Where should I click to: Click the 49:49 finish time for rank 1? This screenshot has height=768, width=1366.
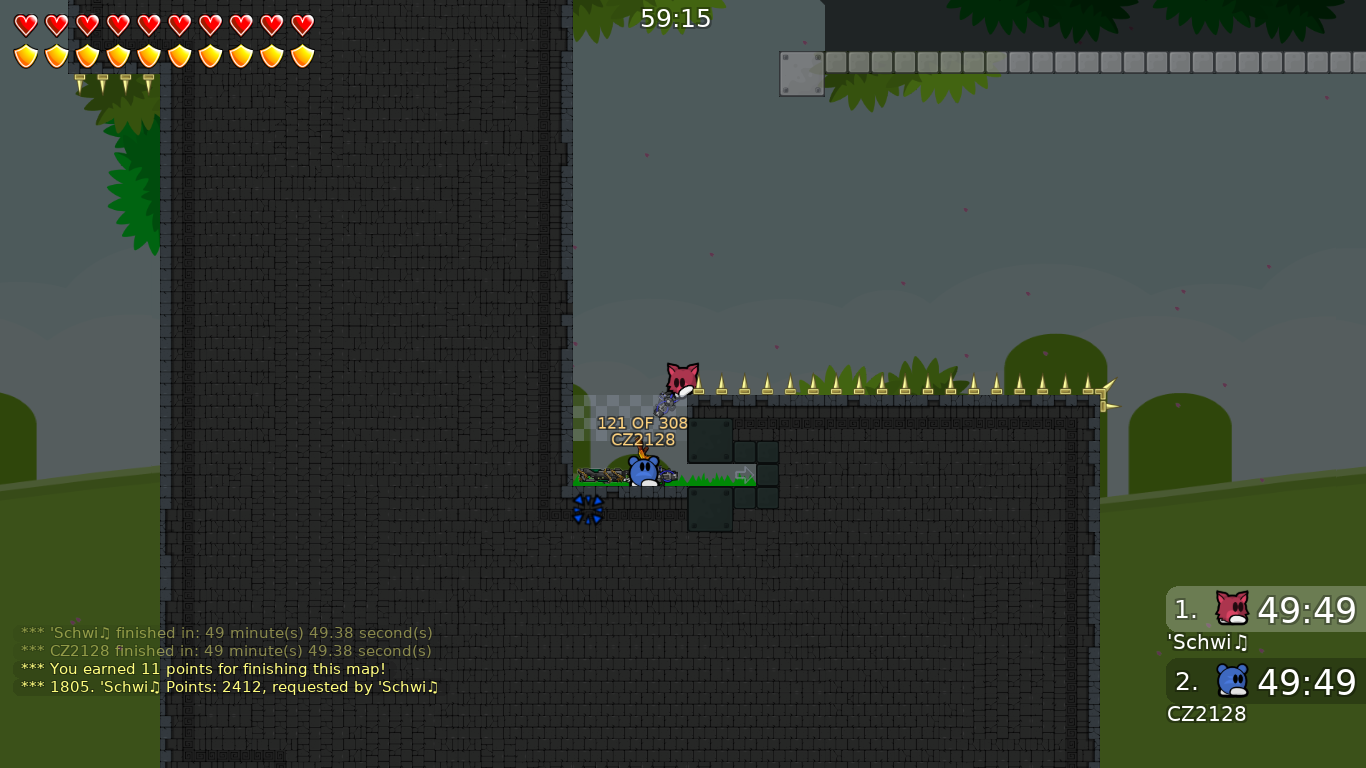[1306, 610]
